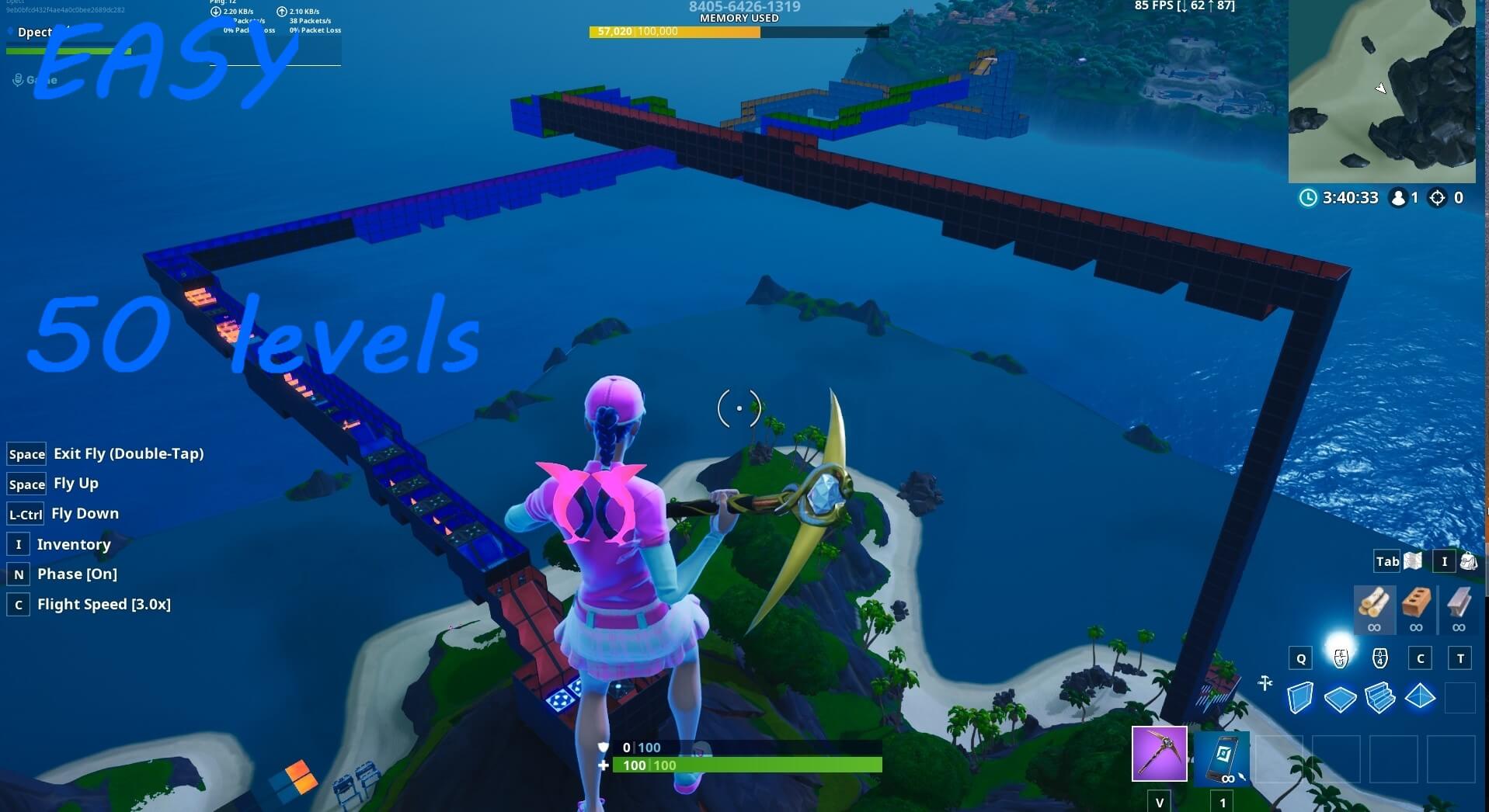This screenshot has width=1489, height=812.
Task: Toggle Exit Fly mode
Action: click(26, 453)
